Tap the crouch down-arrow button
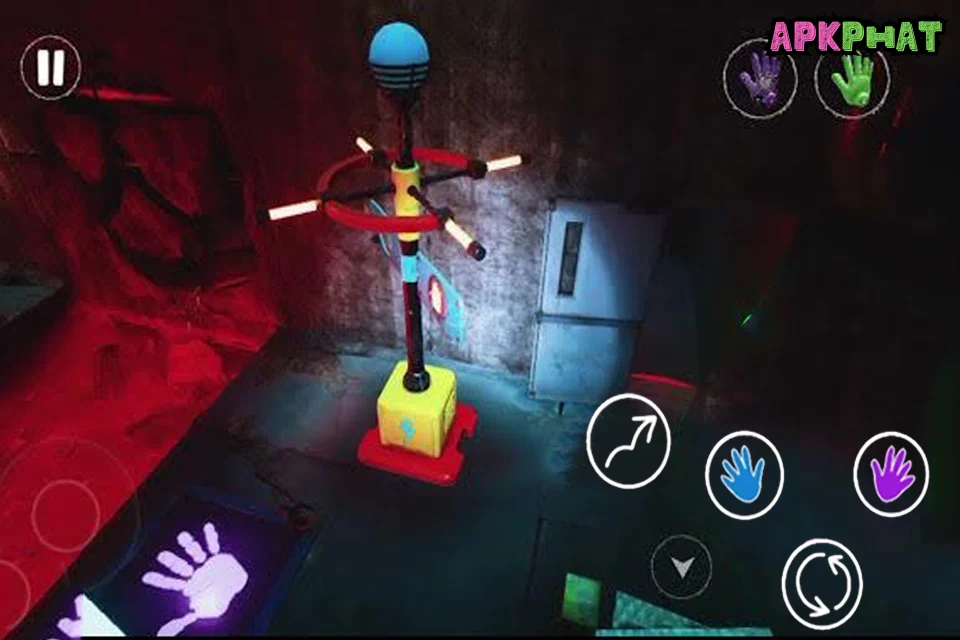 [x=682, y=568]
